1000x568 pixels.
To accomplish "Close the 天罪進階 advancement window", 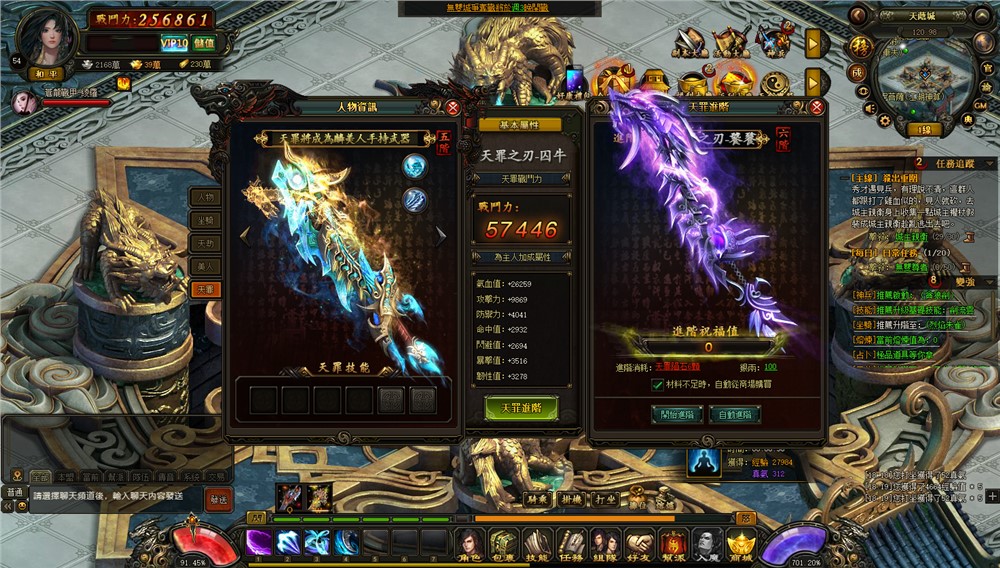I will [817, 107].
